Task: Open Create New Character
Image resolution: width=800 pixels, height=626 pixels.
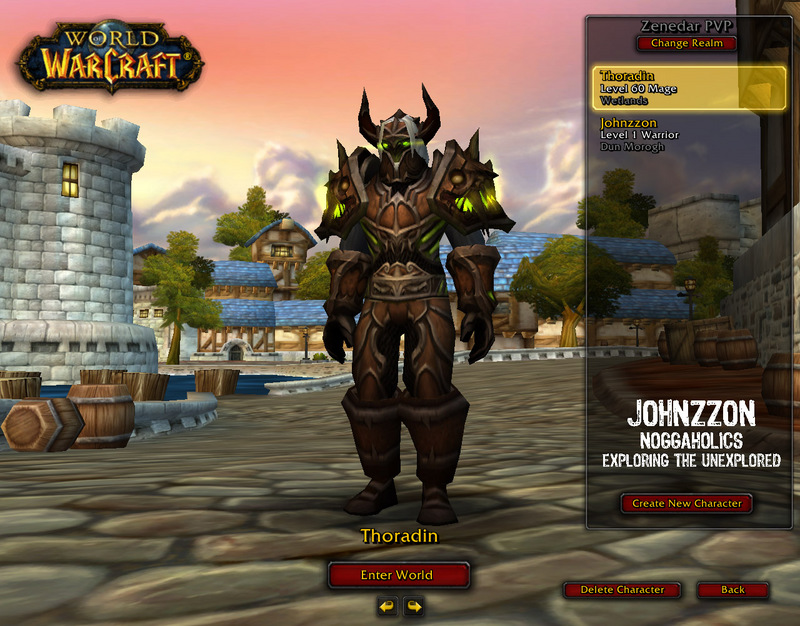Action: tap(686, 503)
